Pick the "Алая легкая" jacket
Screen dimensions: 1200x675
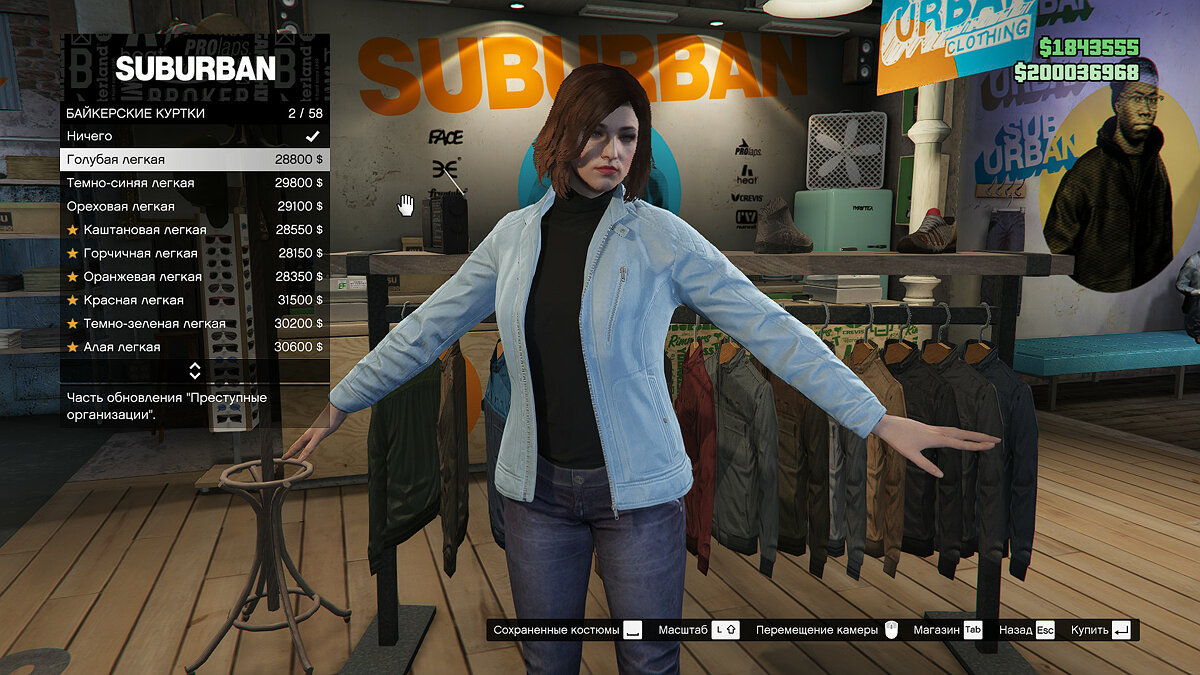[194, 347]
